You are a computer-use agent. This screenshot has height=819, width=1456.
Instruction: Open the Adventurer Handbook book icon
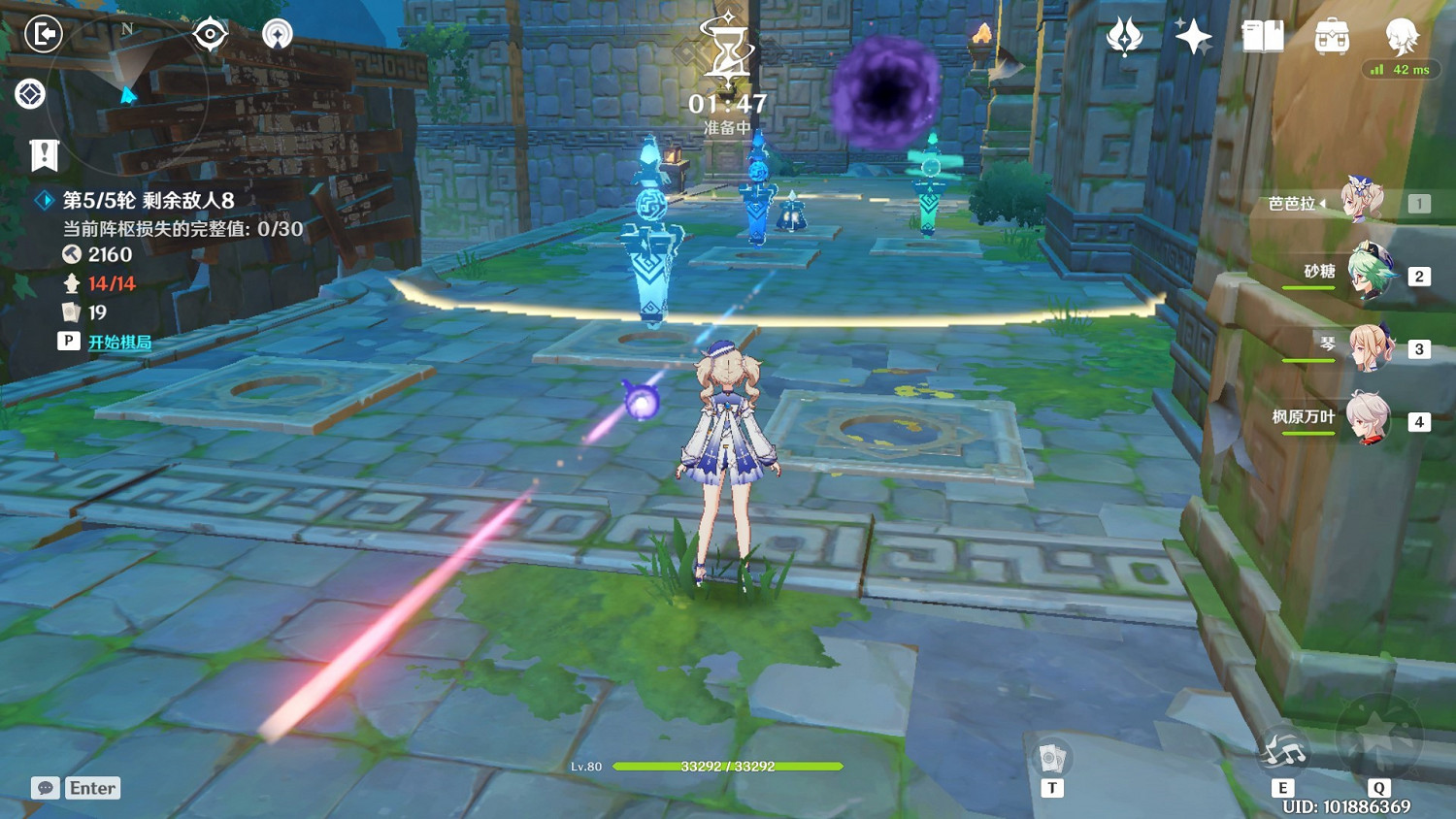[x=1263, y=35]
